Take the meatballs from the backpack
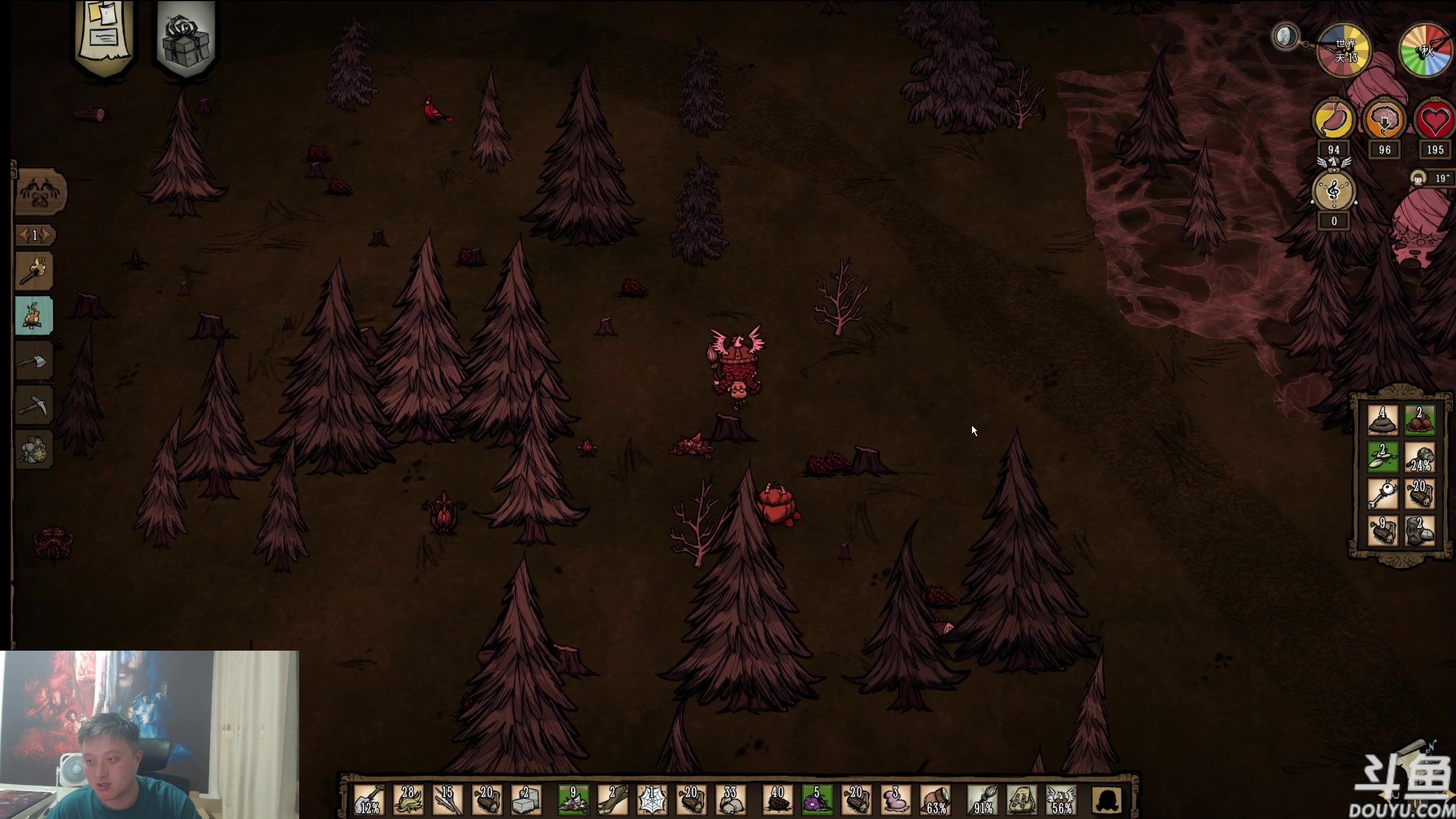This screenshot has width=1456, height=819. 1420,421
